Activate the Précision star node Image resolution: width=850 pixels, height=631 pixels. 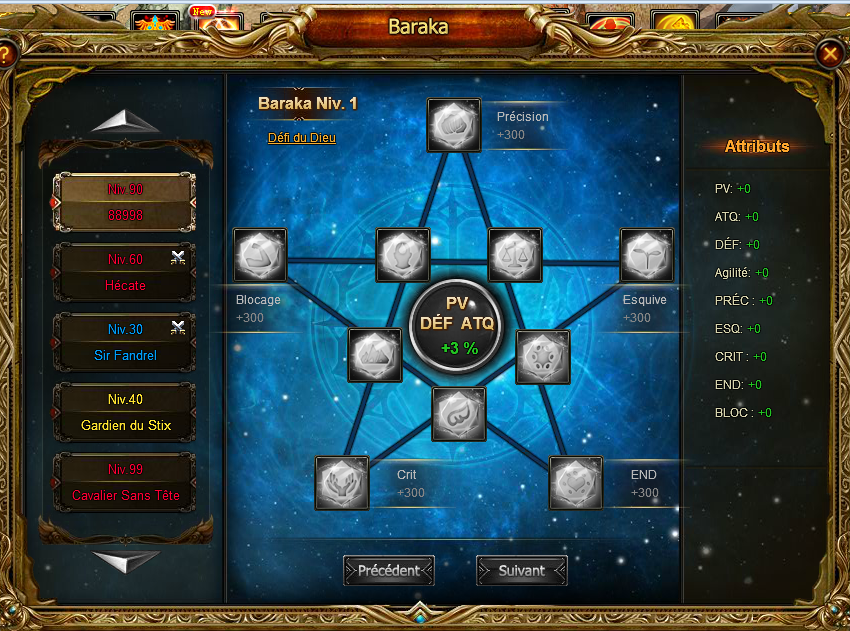454,125
